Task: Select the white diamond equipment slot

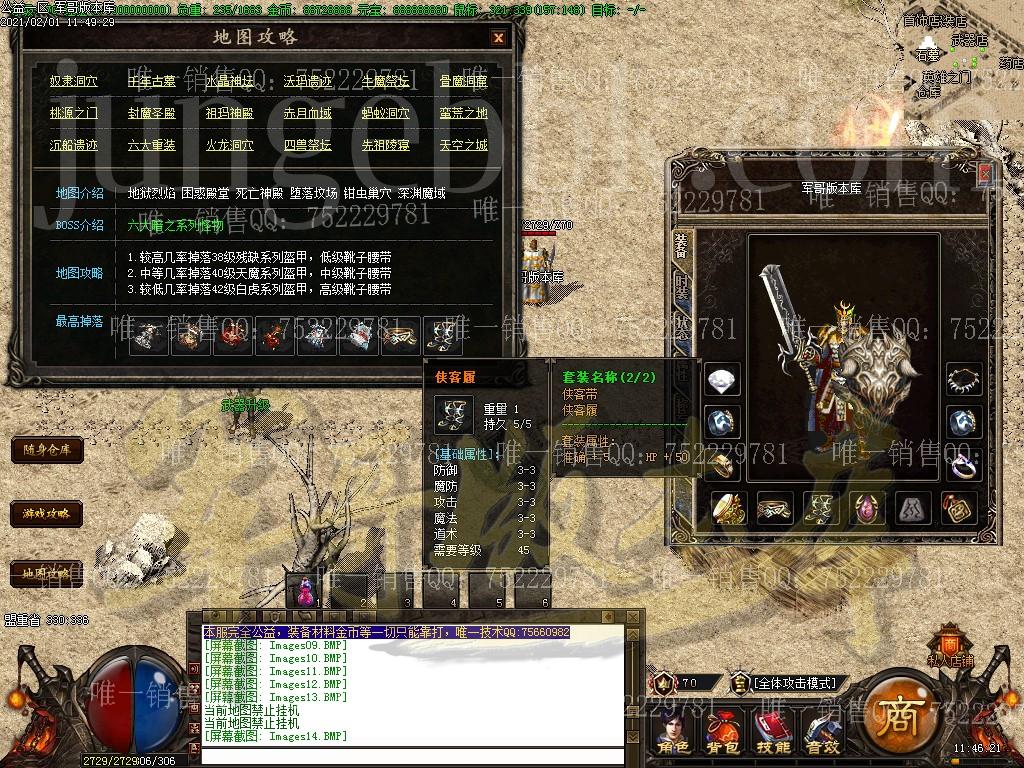Action: point(722,380)
